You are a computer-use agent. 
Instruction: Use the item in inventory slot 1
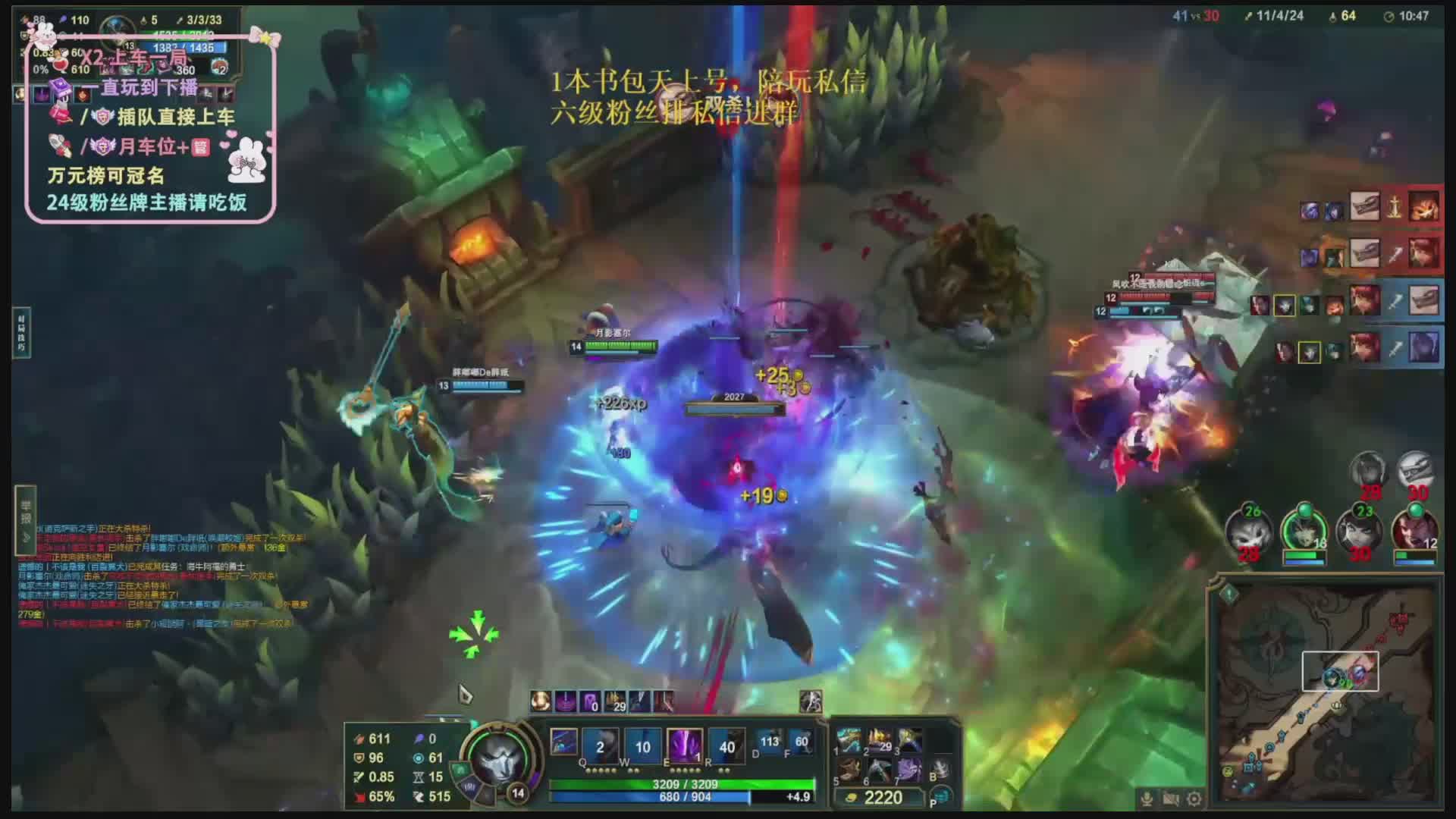coord(849,741)
